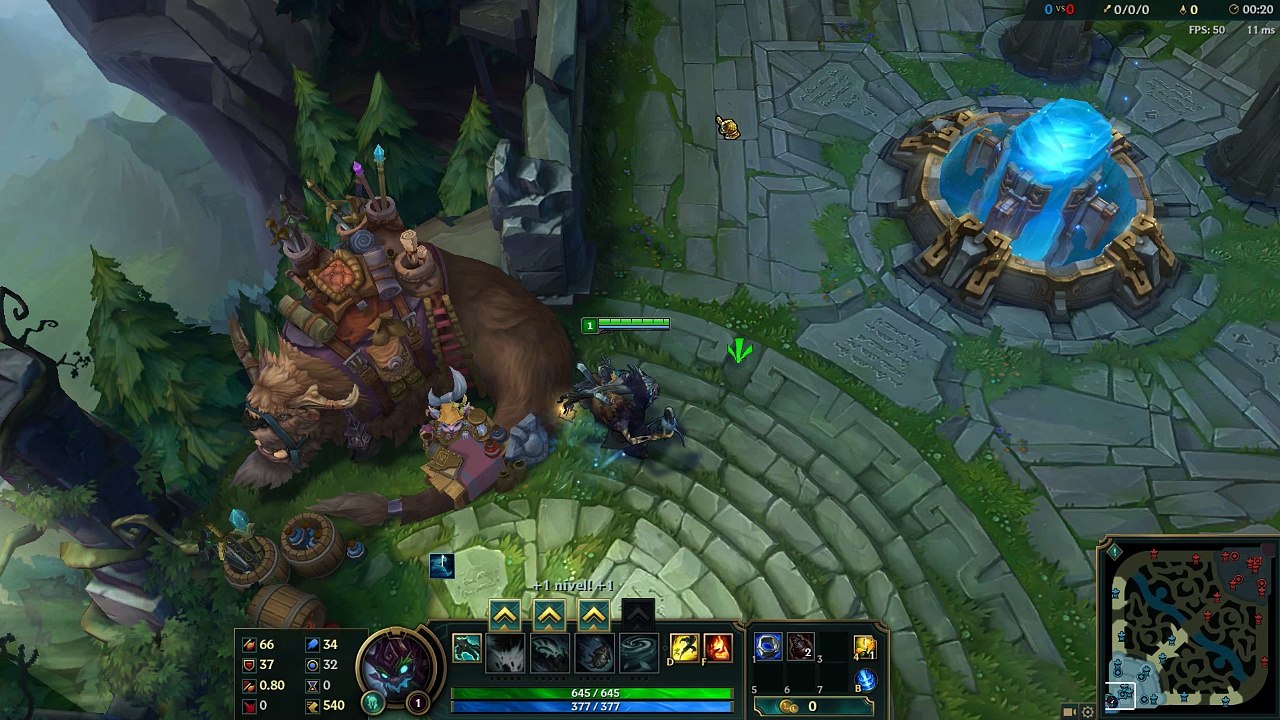Open minimap options with the gear icon
This screenshot has height=720, width=1280.
click(x=1088, y=712)
